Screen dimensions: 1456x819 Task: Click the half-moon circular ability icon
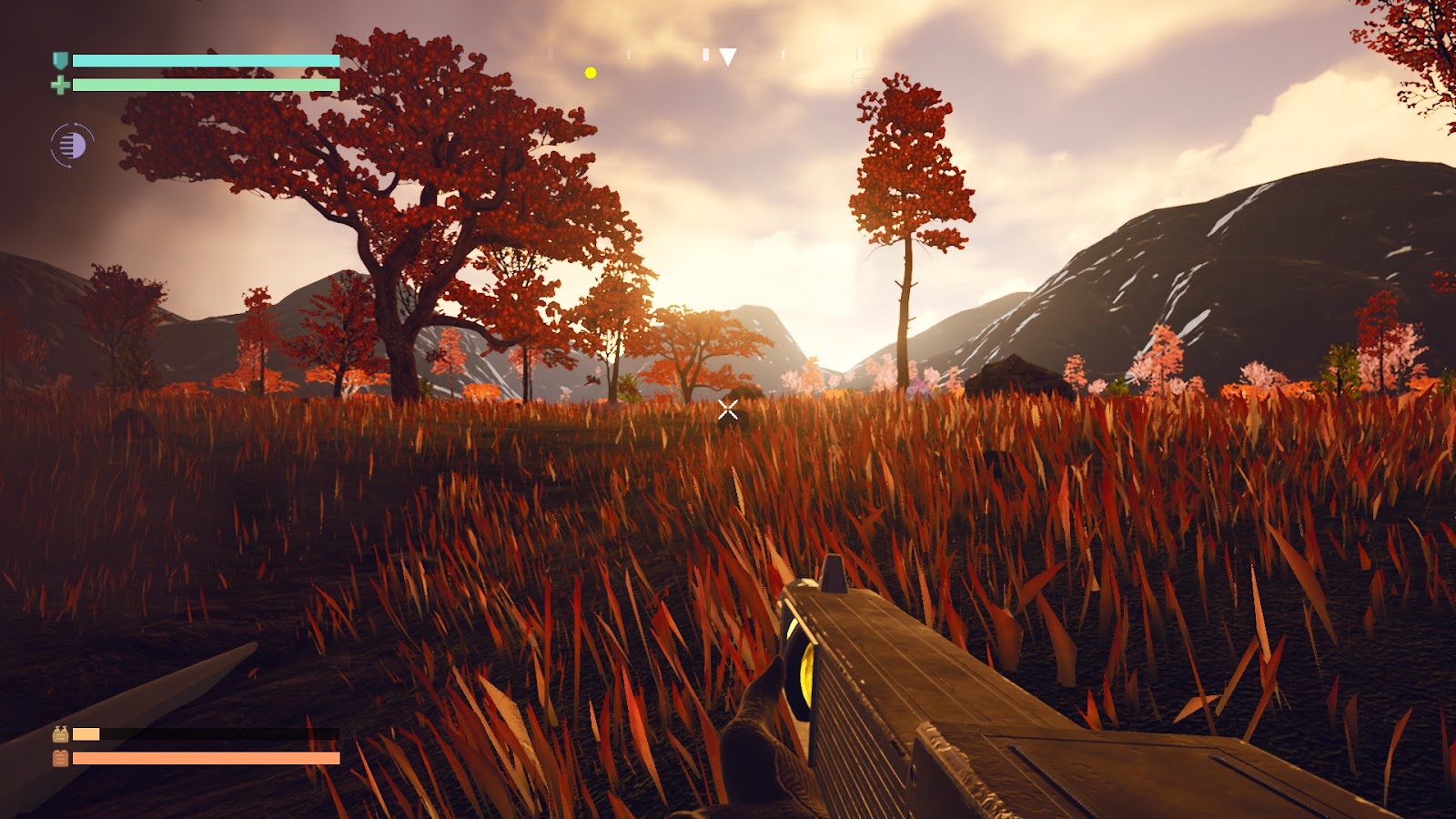[x=72, y=145]
